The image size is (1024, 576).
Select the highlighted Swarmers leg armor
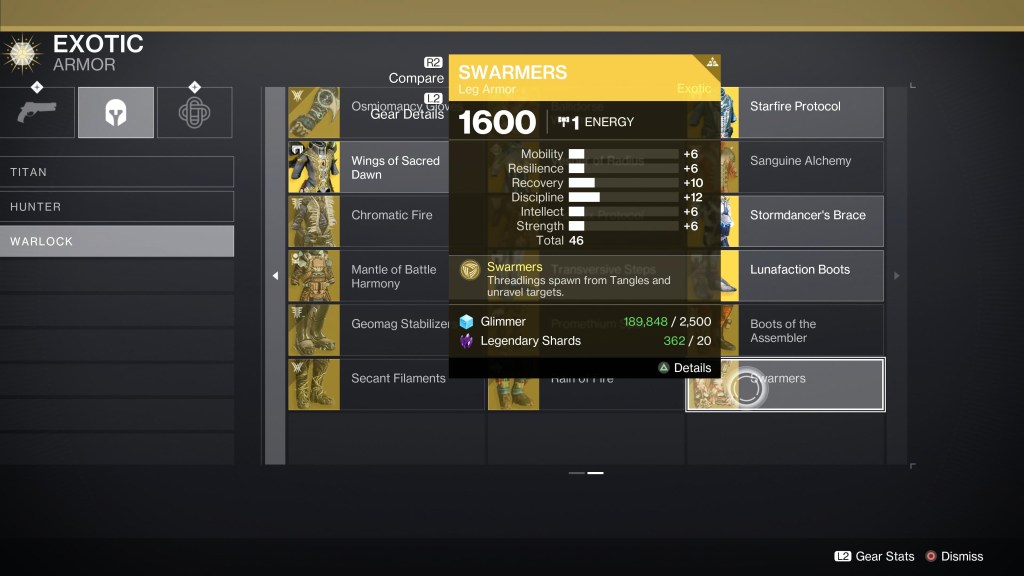(x=785, y=384)
